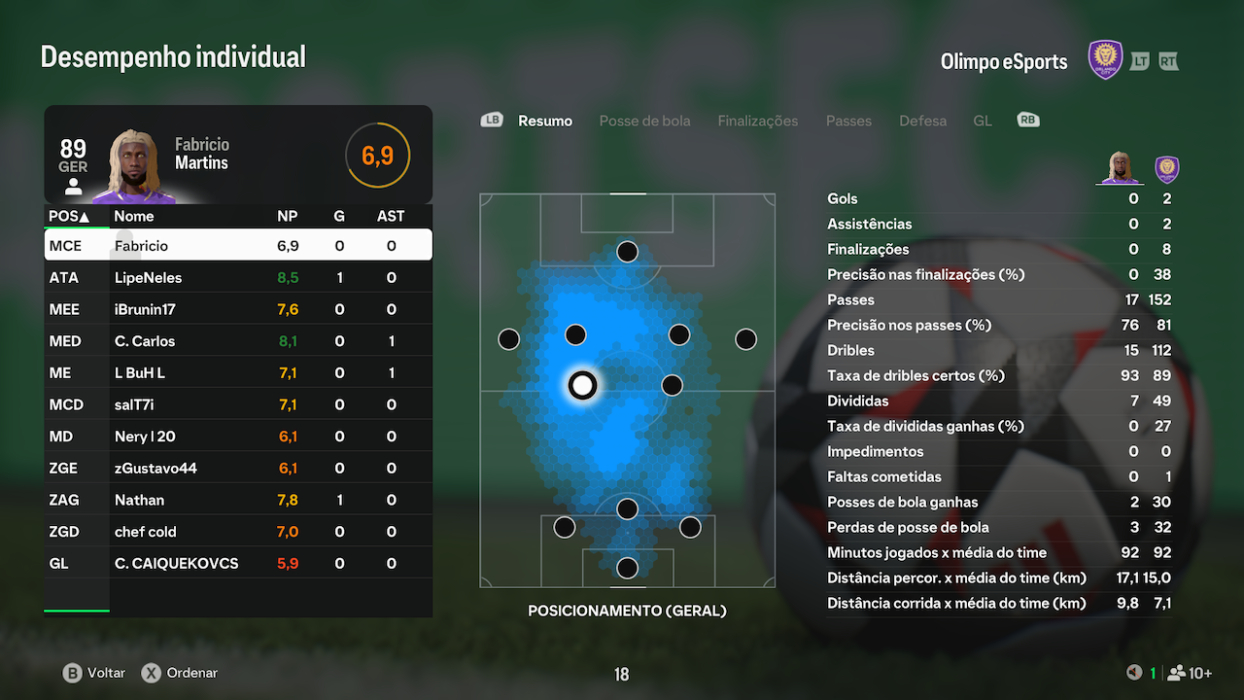Select iBrunin17 player row
Screen dimensions: 1244x700
[x=238, y=309]
